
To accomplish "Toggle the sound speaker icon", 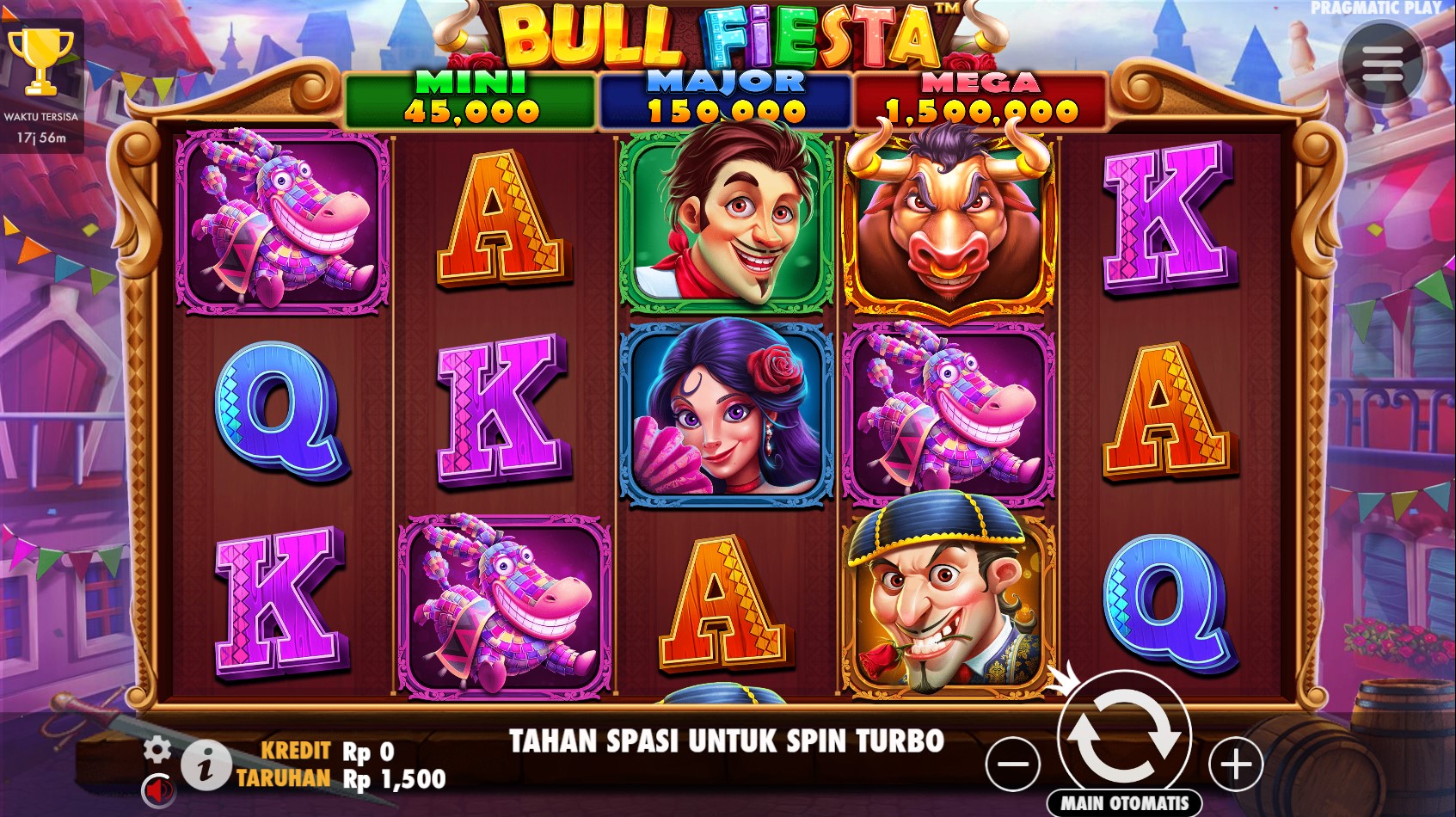I will click(157, 788).
